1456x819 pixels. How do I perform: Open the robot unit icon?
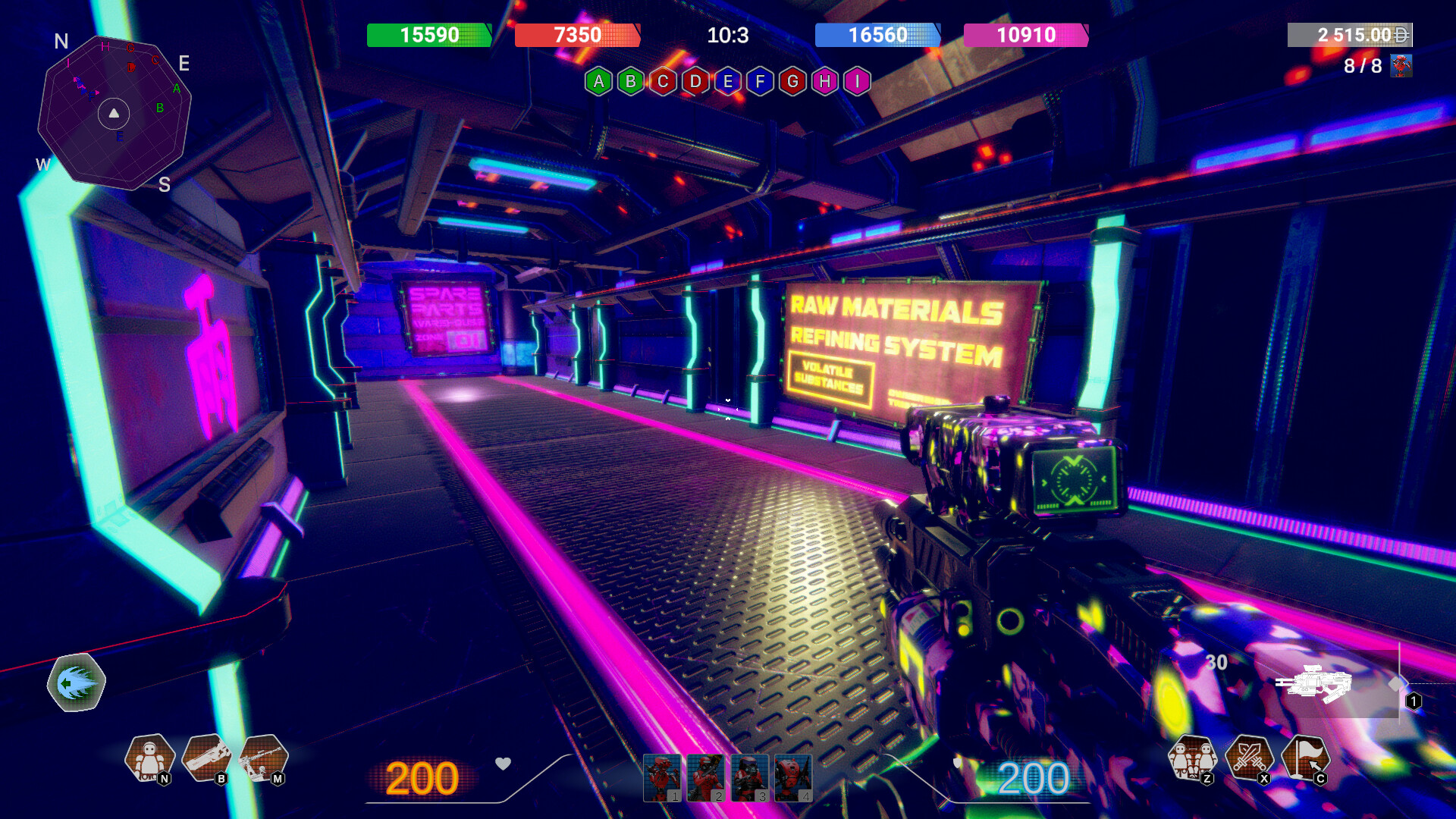[149, 758]
